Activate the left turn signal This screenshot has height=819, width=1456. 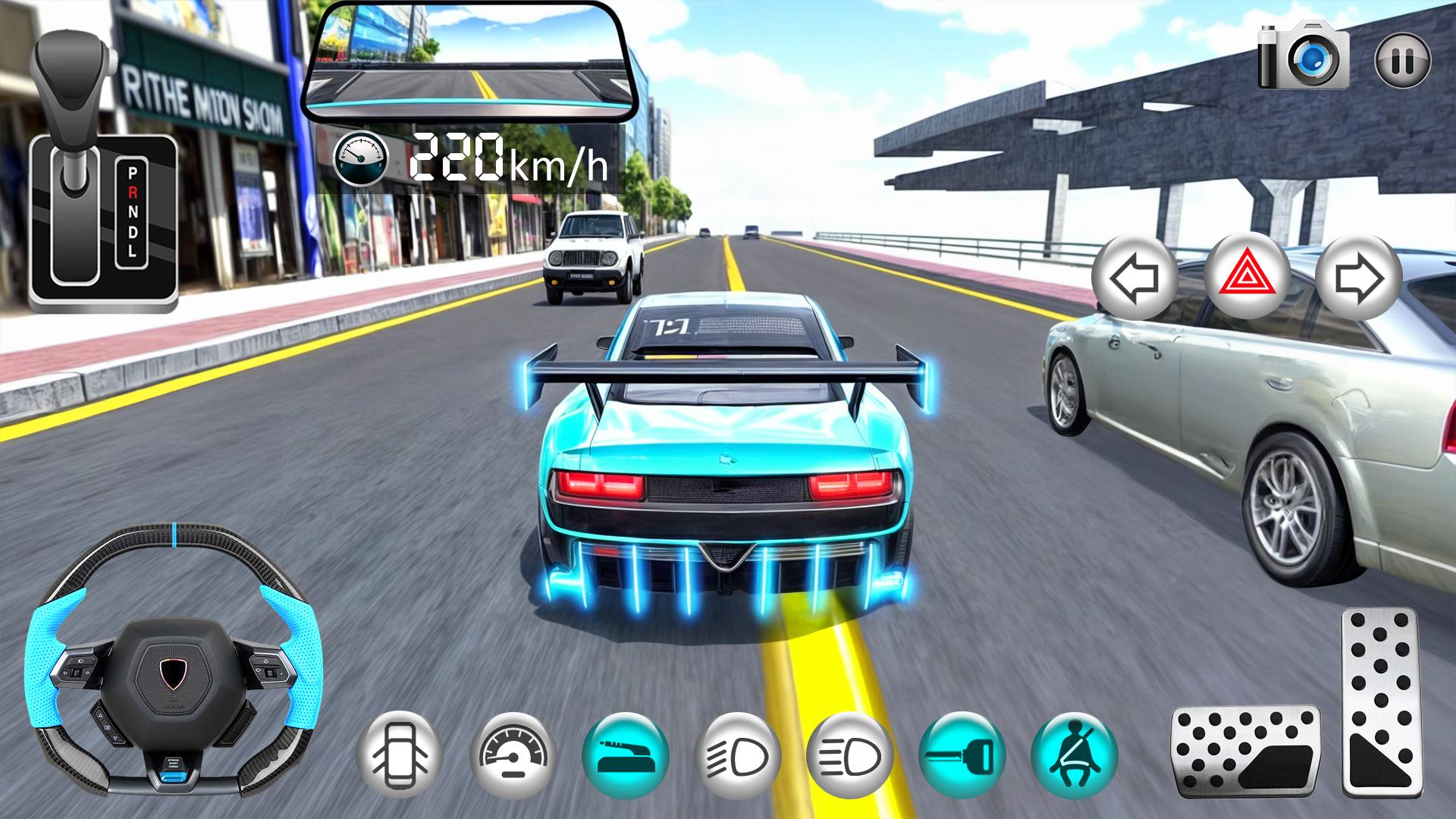[x=1134, y=278]
